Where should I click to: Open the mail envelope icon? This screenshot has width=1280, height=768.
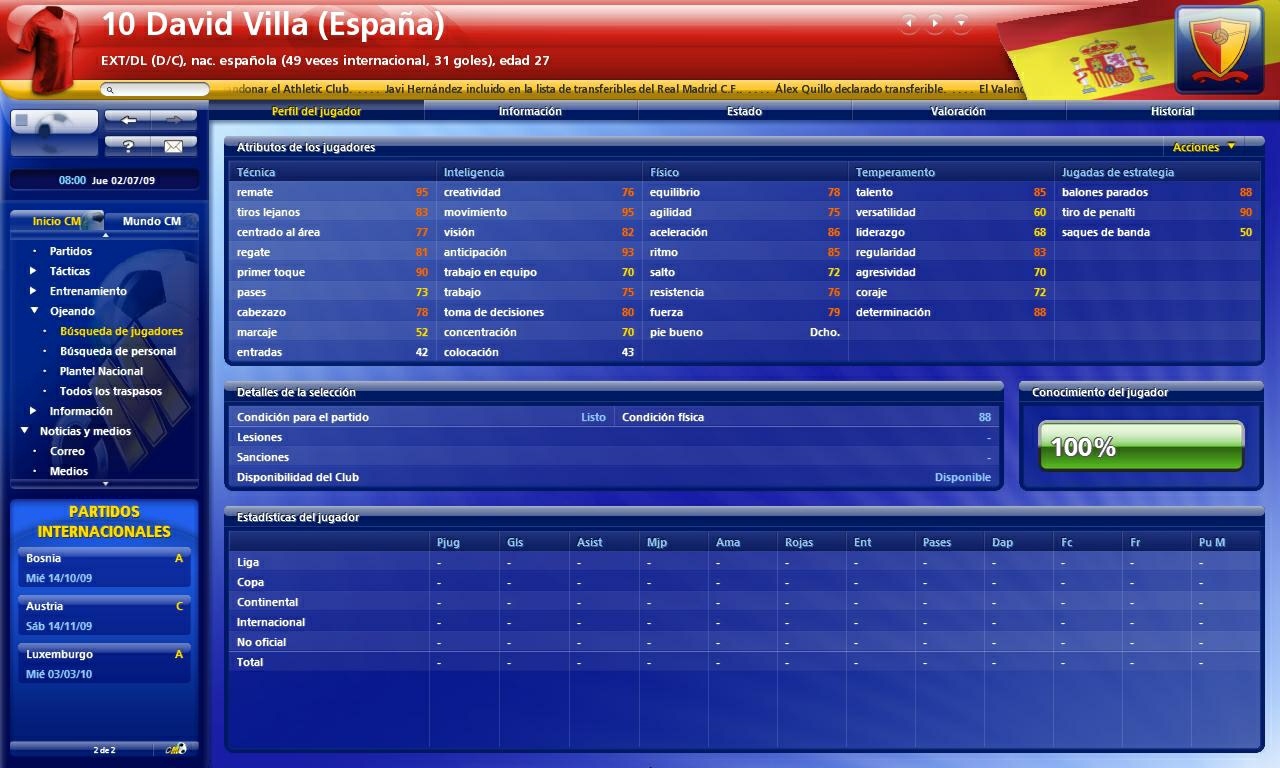pyautogui.click(x=175, y=145)
